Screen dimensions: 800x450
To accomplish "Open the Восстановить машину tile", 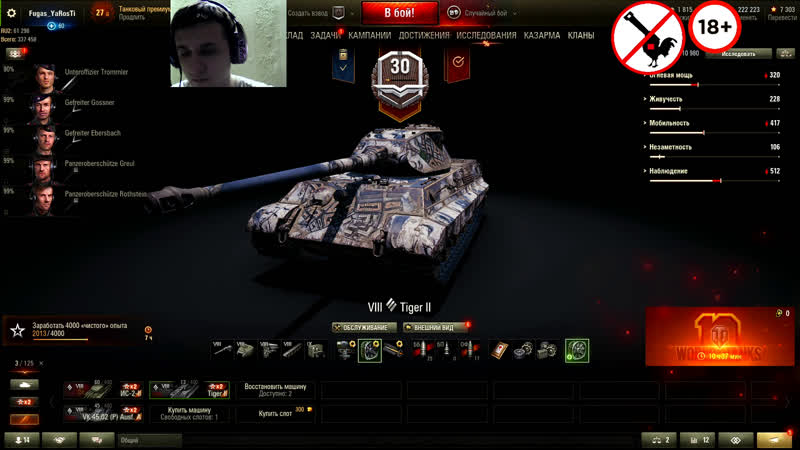I will [276, 389].
